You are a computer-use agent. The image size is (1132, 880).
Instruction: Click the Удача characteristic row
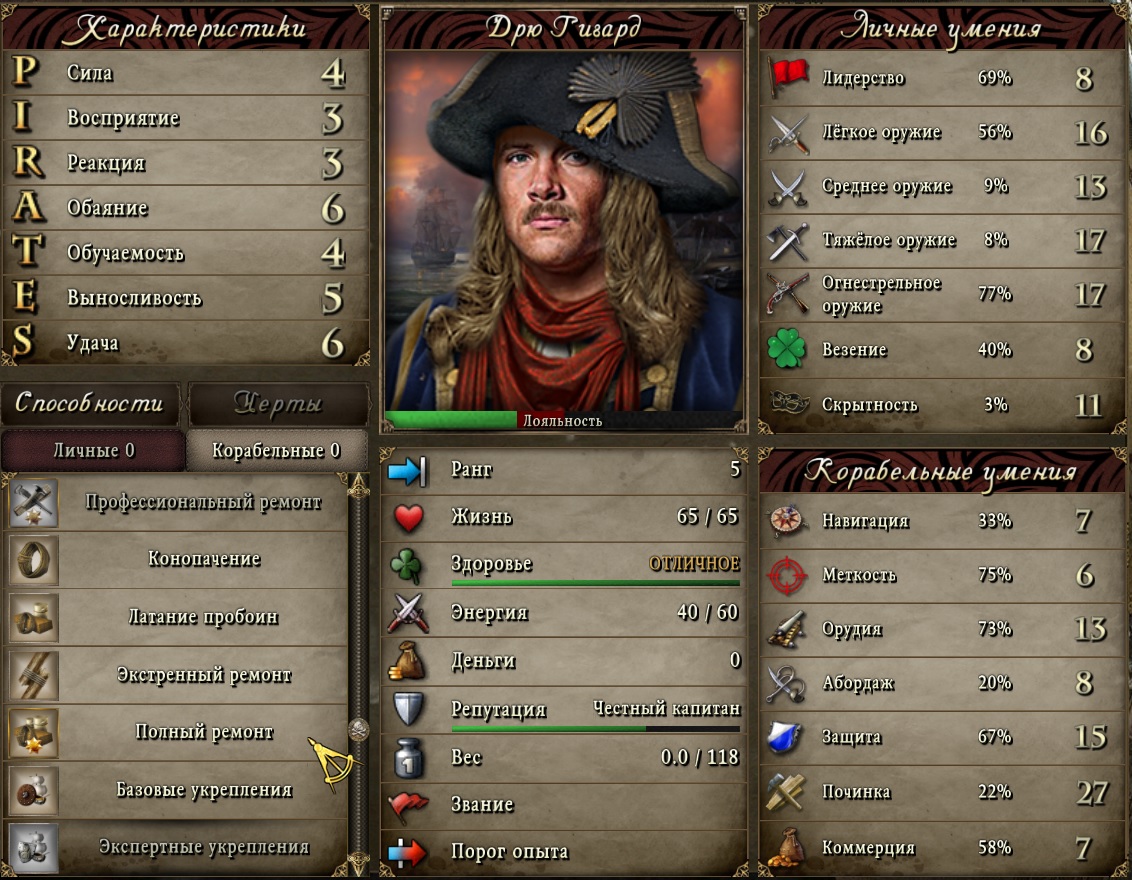coord(186,343)
